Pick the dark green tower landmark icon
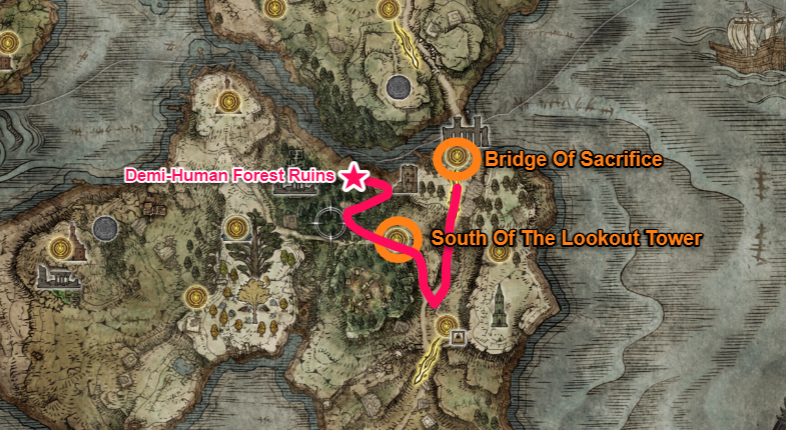The height and width of the screenshot is (430, 786). [x=498, y=301]
